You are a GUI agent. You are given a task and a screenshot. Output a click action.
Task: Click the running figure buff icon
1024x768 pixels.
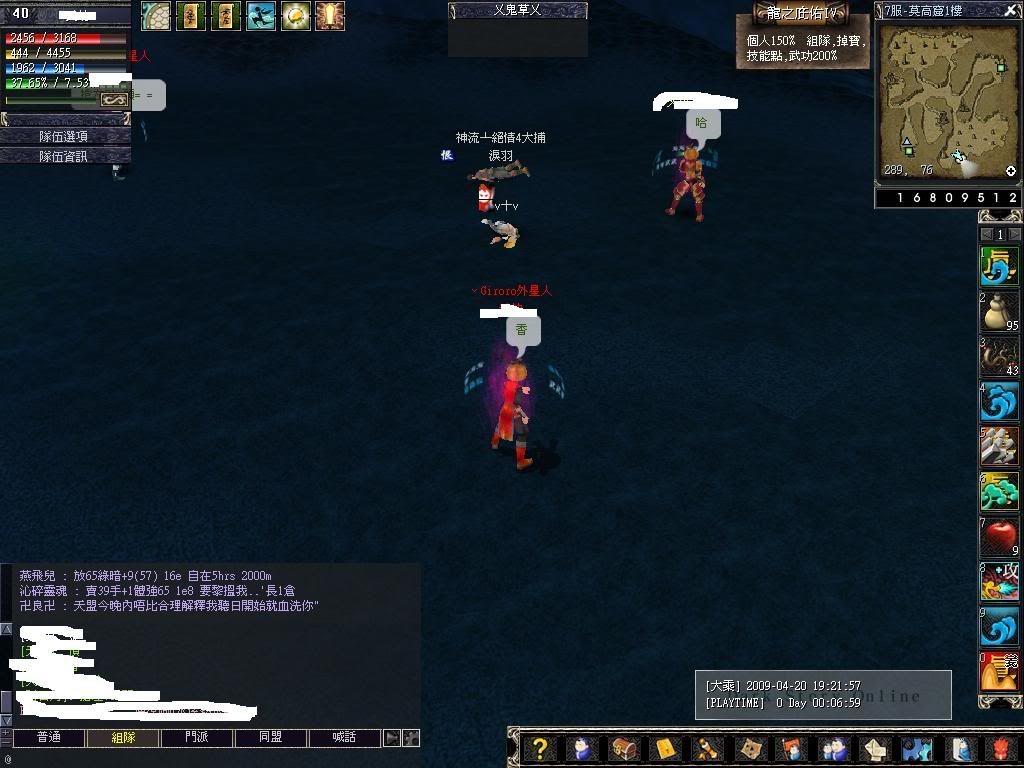click(260, 15)
